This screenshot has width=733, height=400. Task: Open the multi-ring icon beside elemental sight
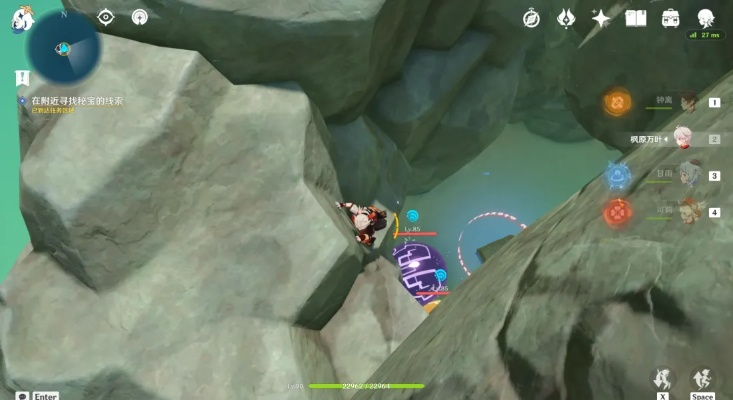(x=140, y=17)
